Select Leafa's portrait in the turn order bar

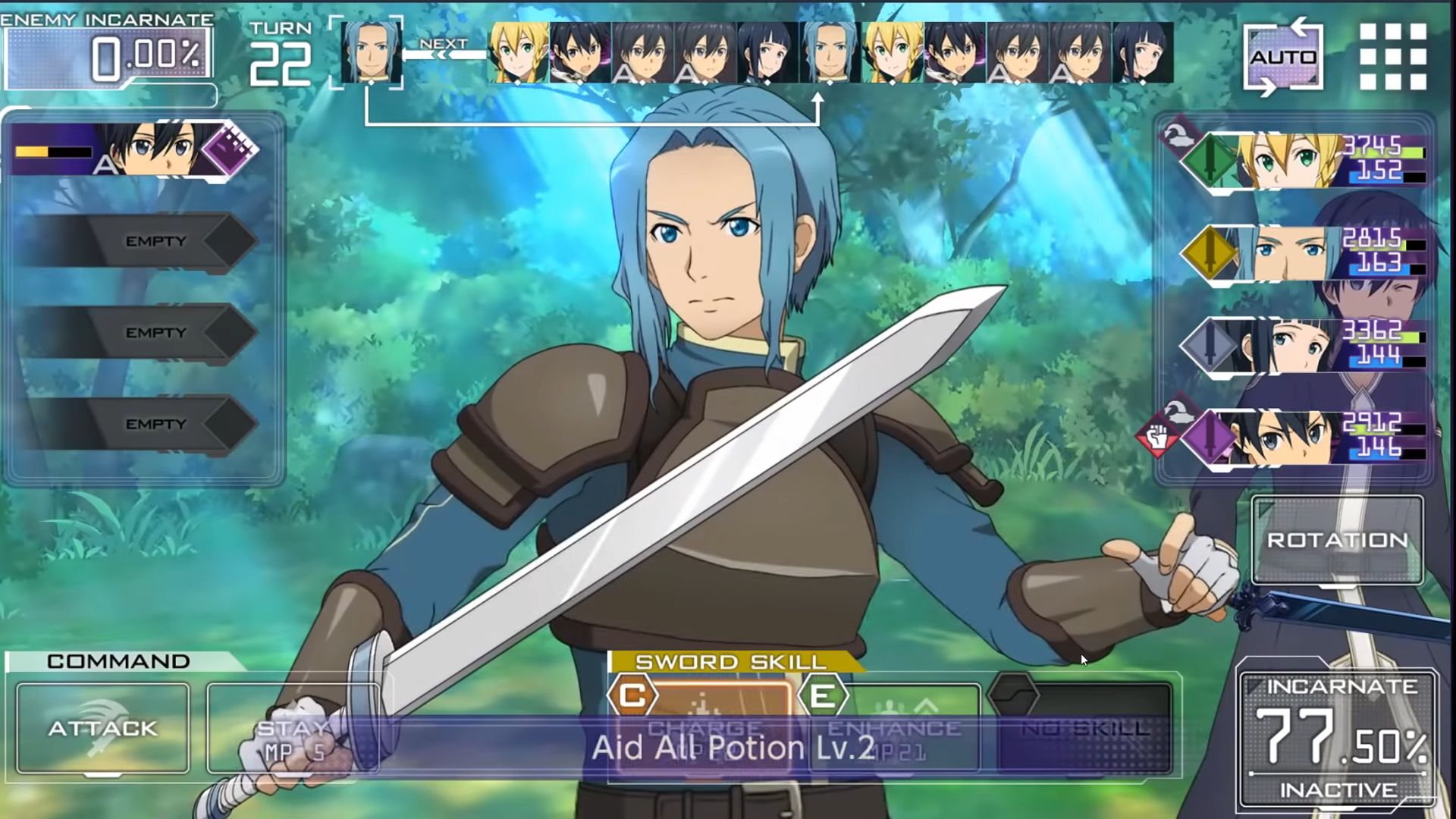click(x=516, y=51)
